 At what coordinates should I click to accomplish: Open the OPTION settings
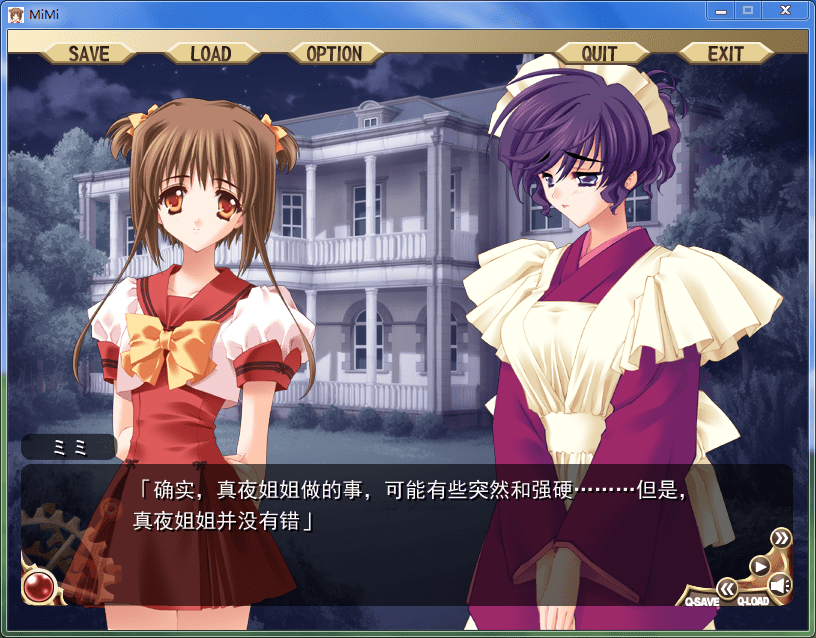pyautogui.click(x=334, y=53)
